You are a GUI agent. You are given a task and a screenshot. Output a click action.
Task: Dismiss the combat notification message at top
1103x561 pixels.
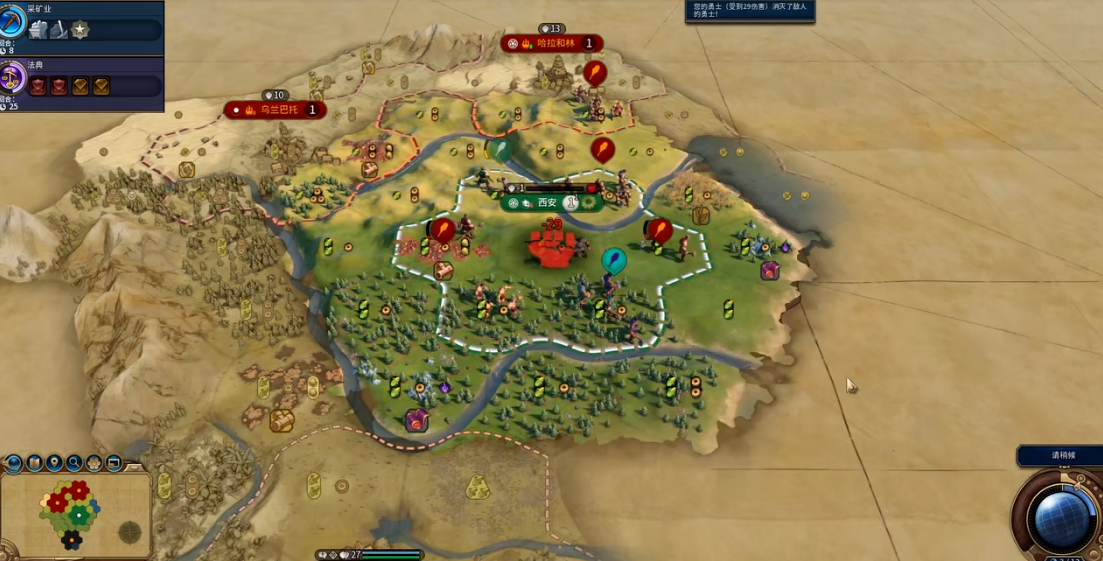click(750, 11)
